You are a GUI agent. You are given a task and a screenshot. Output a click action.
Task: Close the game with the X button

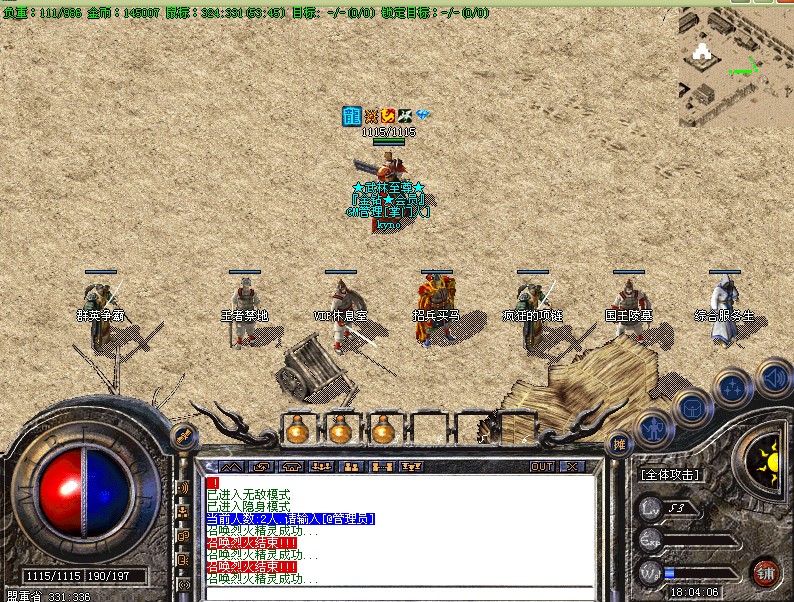pyautogui.click(x=573, y=466)
